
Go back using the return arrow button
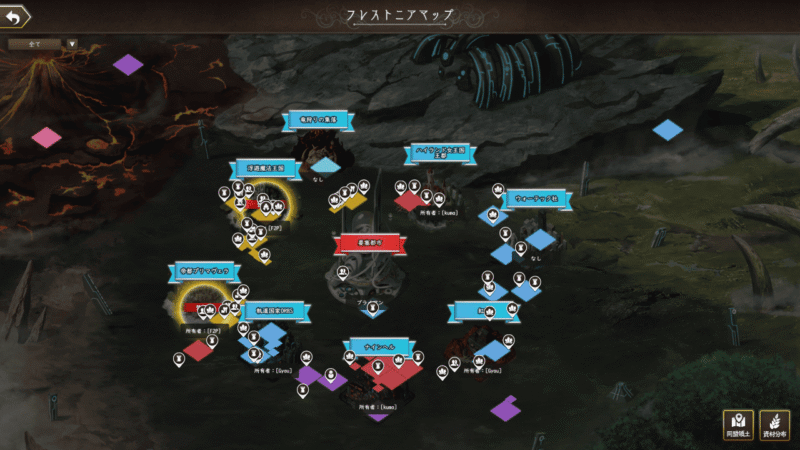click(x=15, y=16)
